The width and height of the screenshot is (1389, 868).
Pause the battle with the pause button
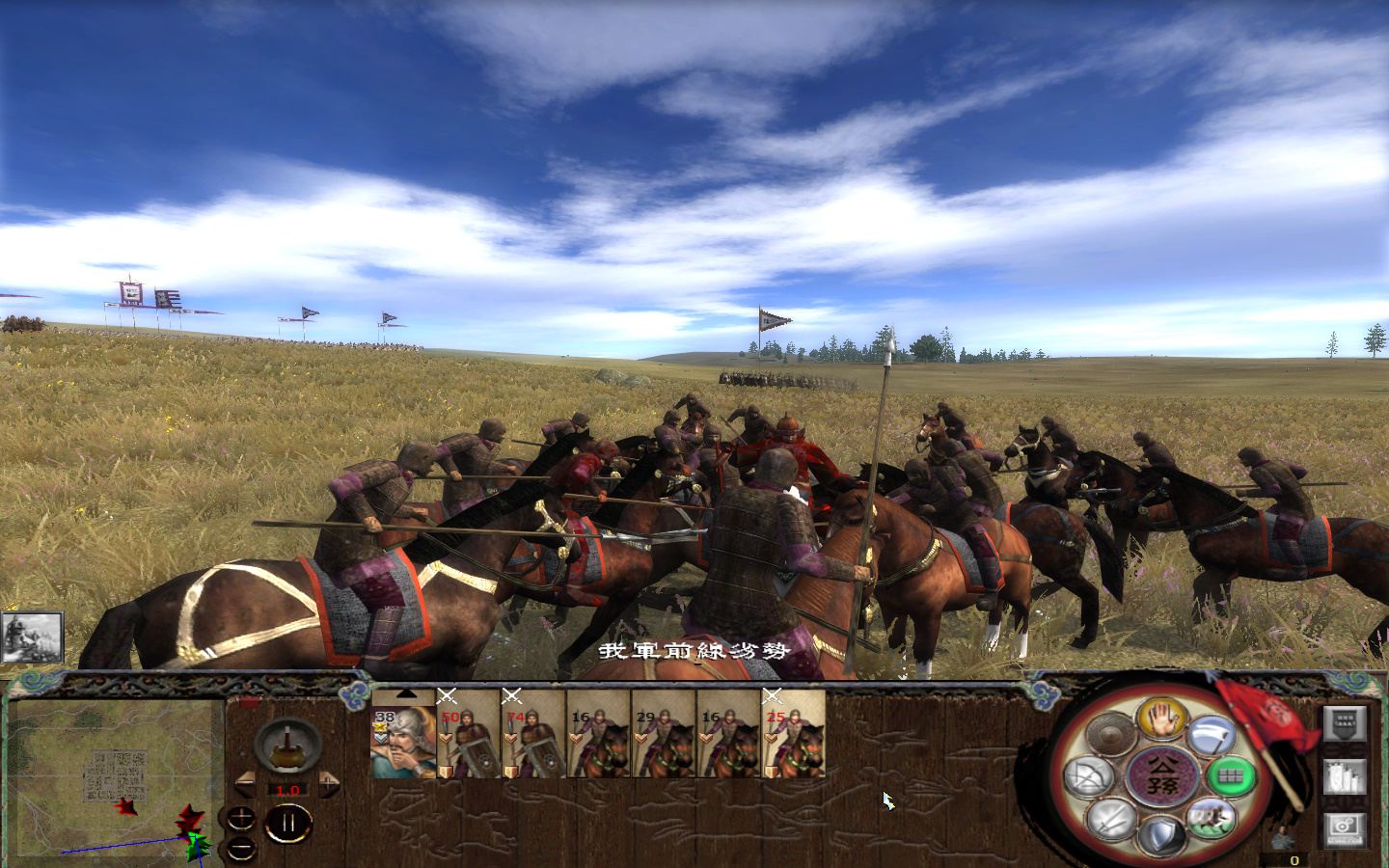(x=288, y=821)
